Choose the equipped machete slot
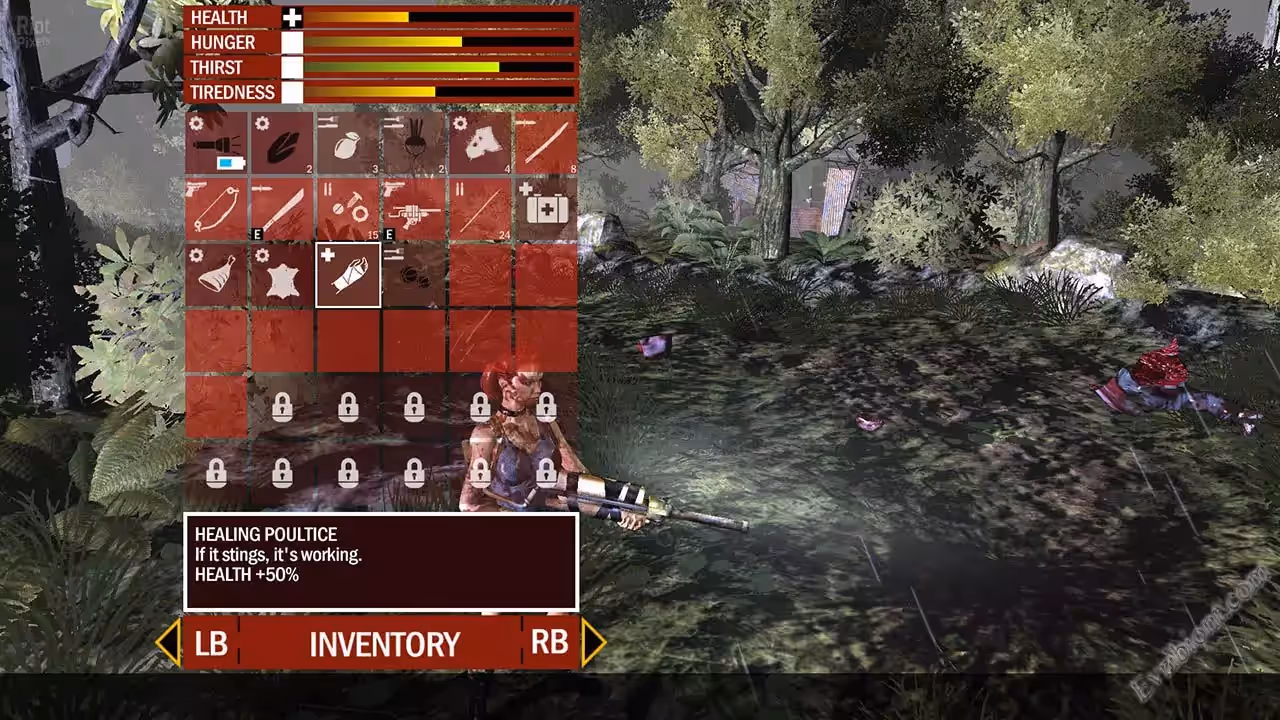The width and height of the screenshot is (1280, 720). 282,209
